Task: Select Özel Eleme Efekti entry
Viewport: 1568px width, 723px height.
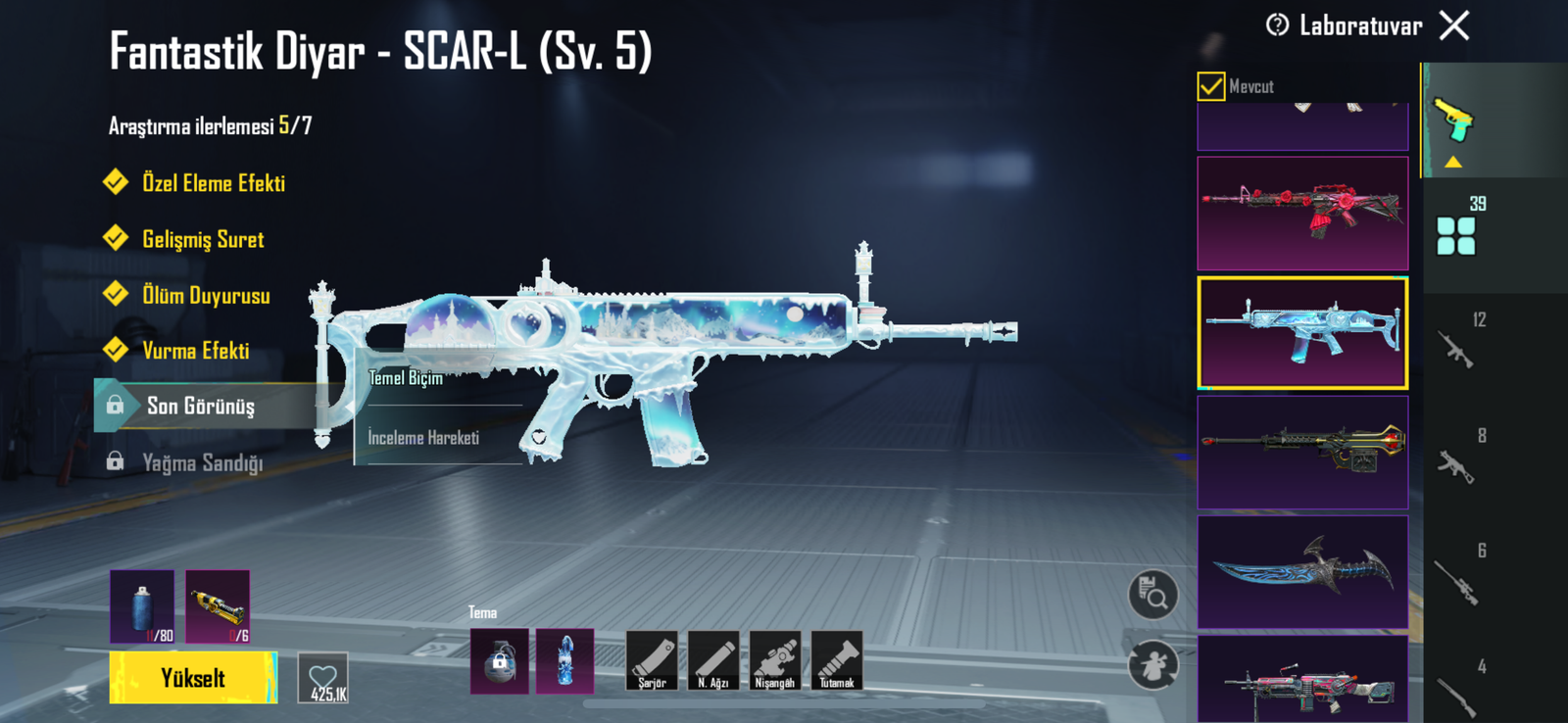Action: 213,183
